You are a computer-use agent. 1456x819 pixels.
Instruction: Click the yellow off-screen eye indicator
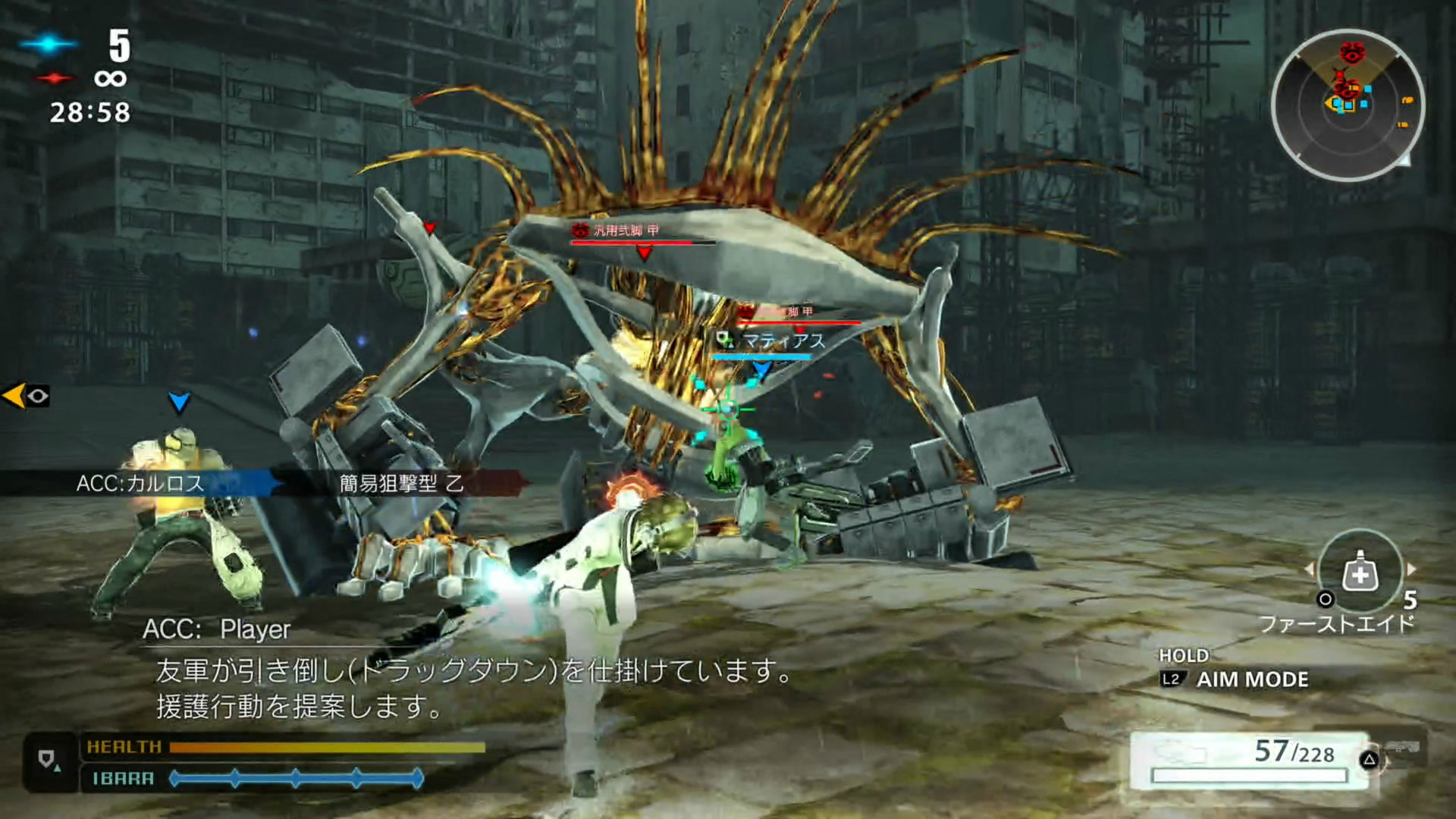[x=27, y=395]
